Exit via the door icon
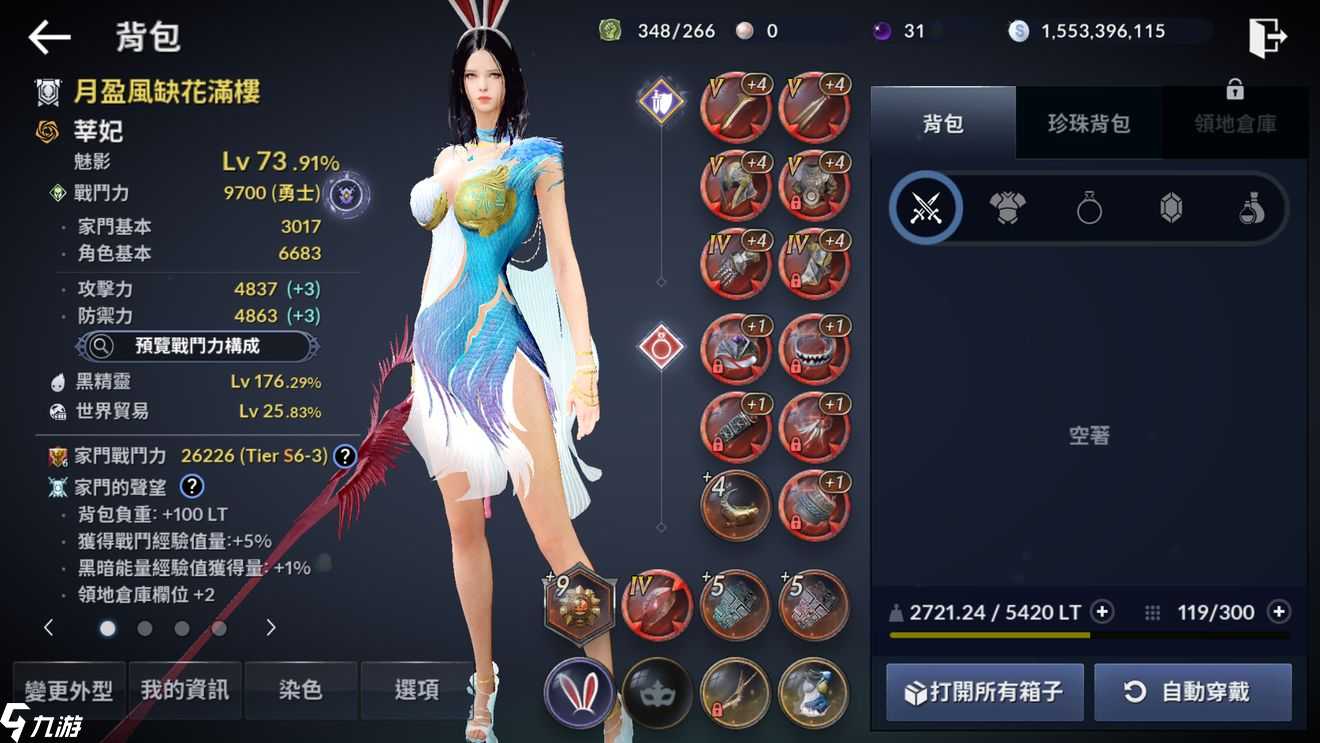Image resolution: width=1320 pixels, height=743 pixels. (1267, 38)
